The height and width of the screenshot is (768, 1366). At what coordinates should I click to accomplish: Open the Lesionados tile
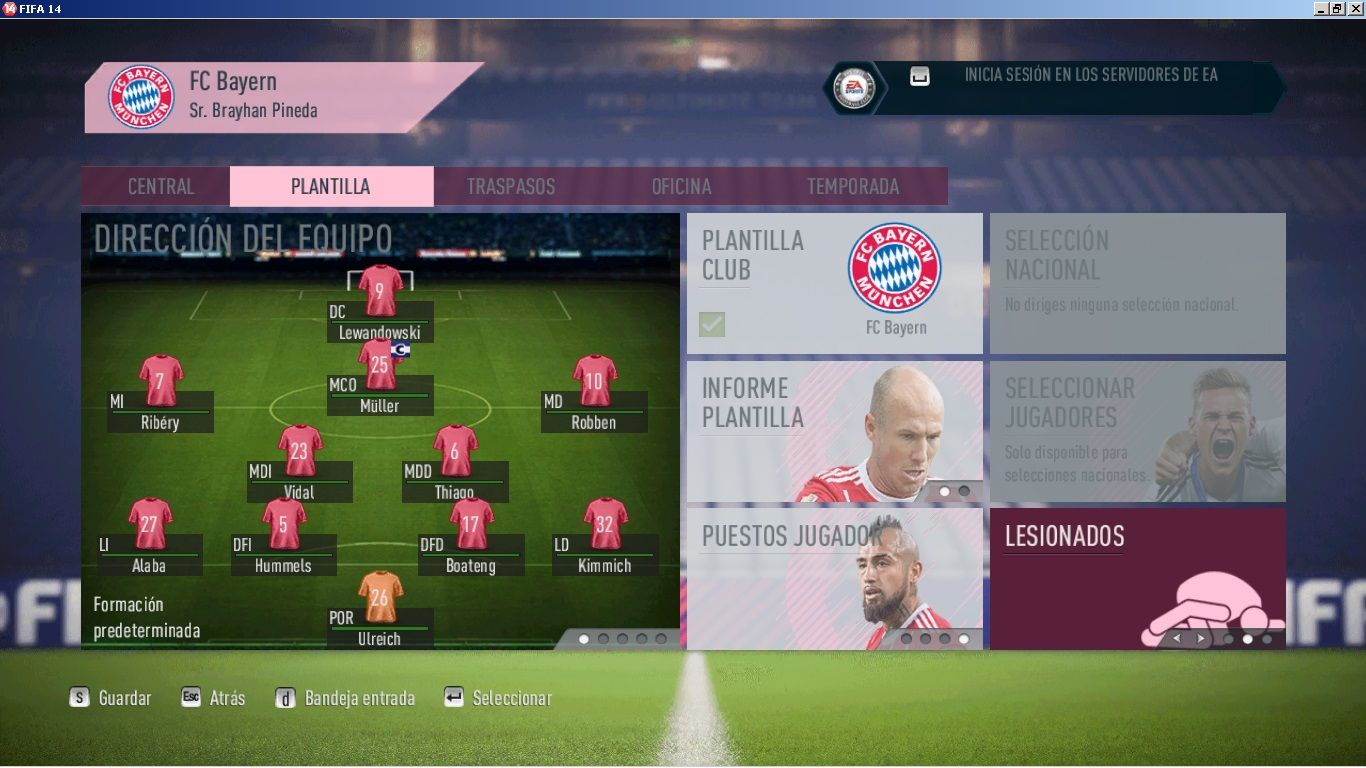pyautogui.click(x=1137, y=578)
